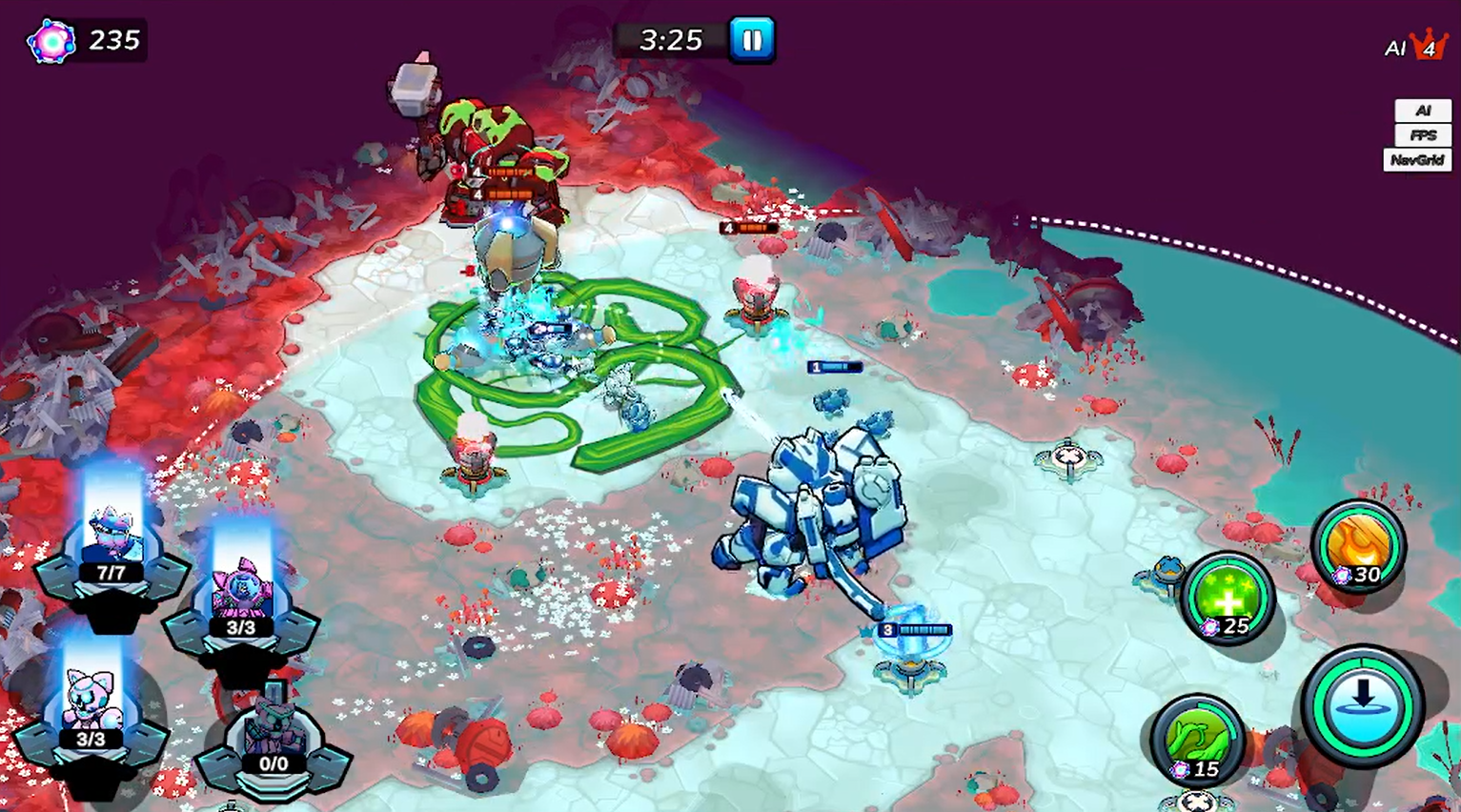1461x812 pixels.
Task: Pause the match with the blue pause button
Action: 752,40
